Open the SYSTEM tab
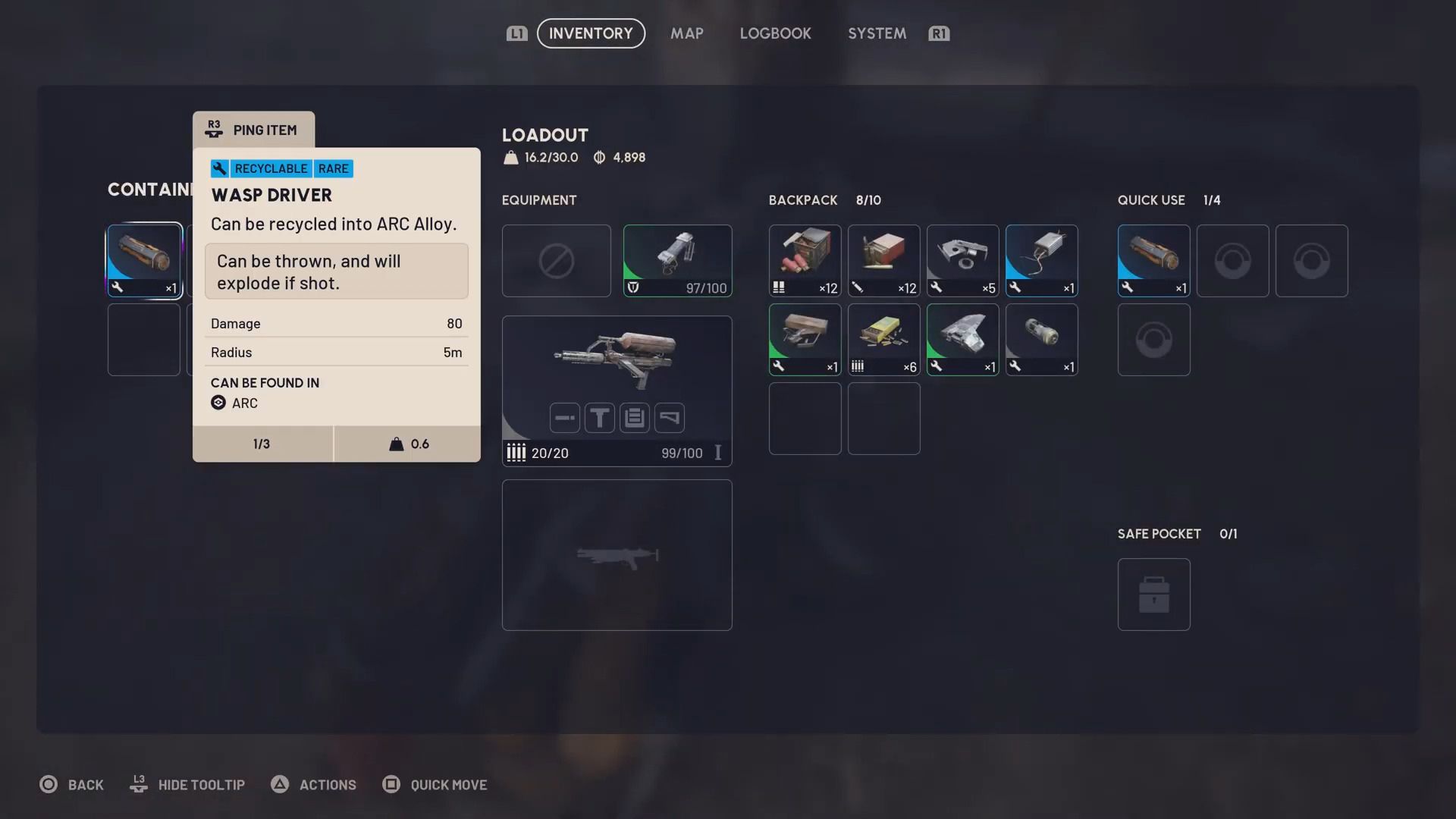Image resolution: width=1456 pixels, height=819 pixels. (x=877, y=33)
